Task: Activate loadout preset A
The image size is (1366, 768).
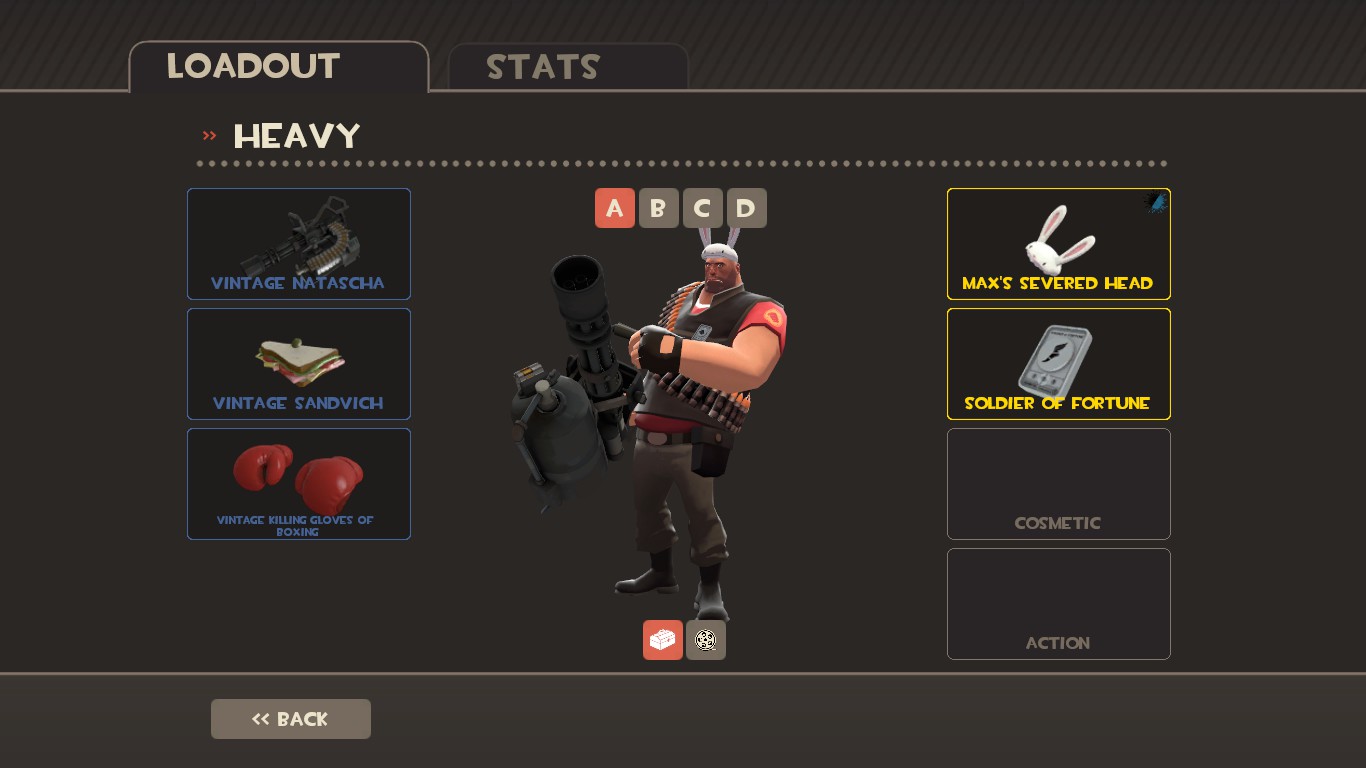Action: tap(615, 208)
